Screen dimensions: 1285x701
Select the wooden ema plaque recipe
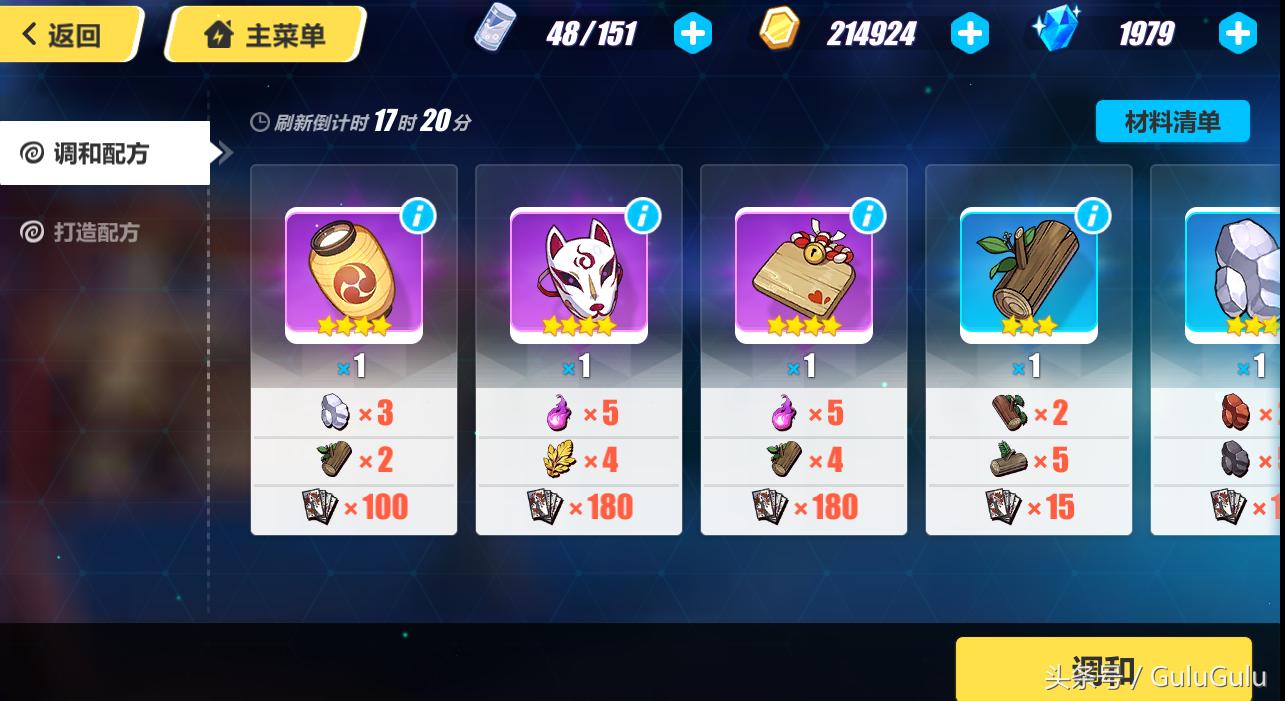(x=803, y=275)
